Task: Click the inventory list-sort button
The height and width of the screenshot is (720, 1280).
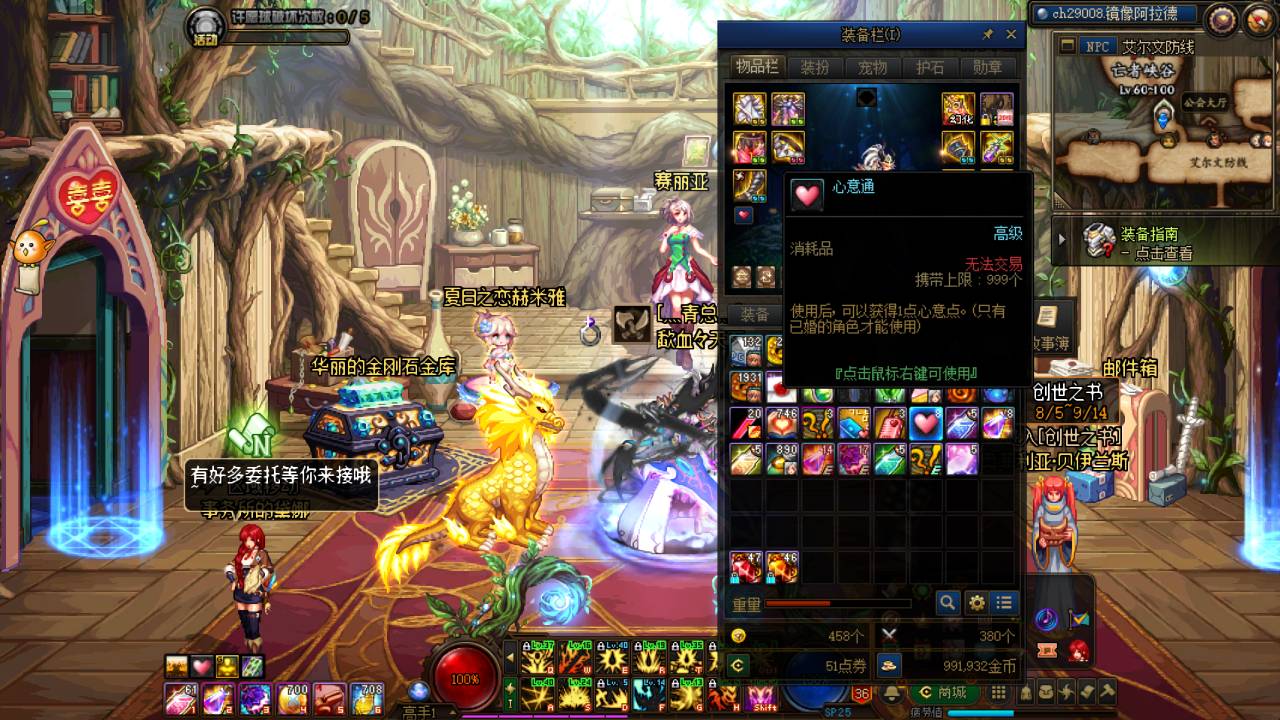Action: click(x=1004, y=602)
